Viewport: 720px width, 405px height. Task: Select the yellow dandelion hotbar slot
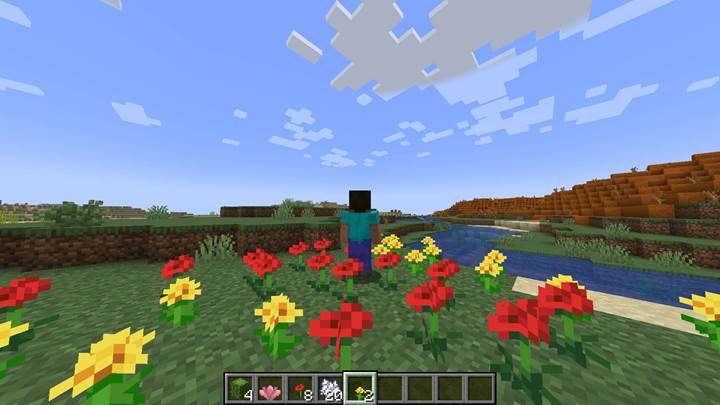(360, 389)
